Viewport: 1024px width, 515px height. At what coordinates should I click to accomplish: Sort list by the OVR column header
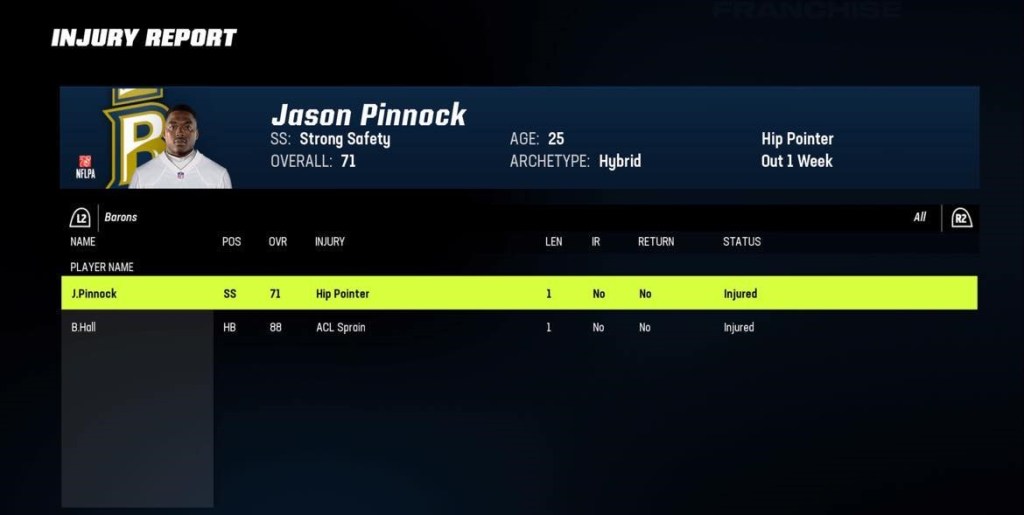click(278, 242)
